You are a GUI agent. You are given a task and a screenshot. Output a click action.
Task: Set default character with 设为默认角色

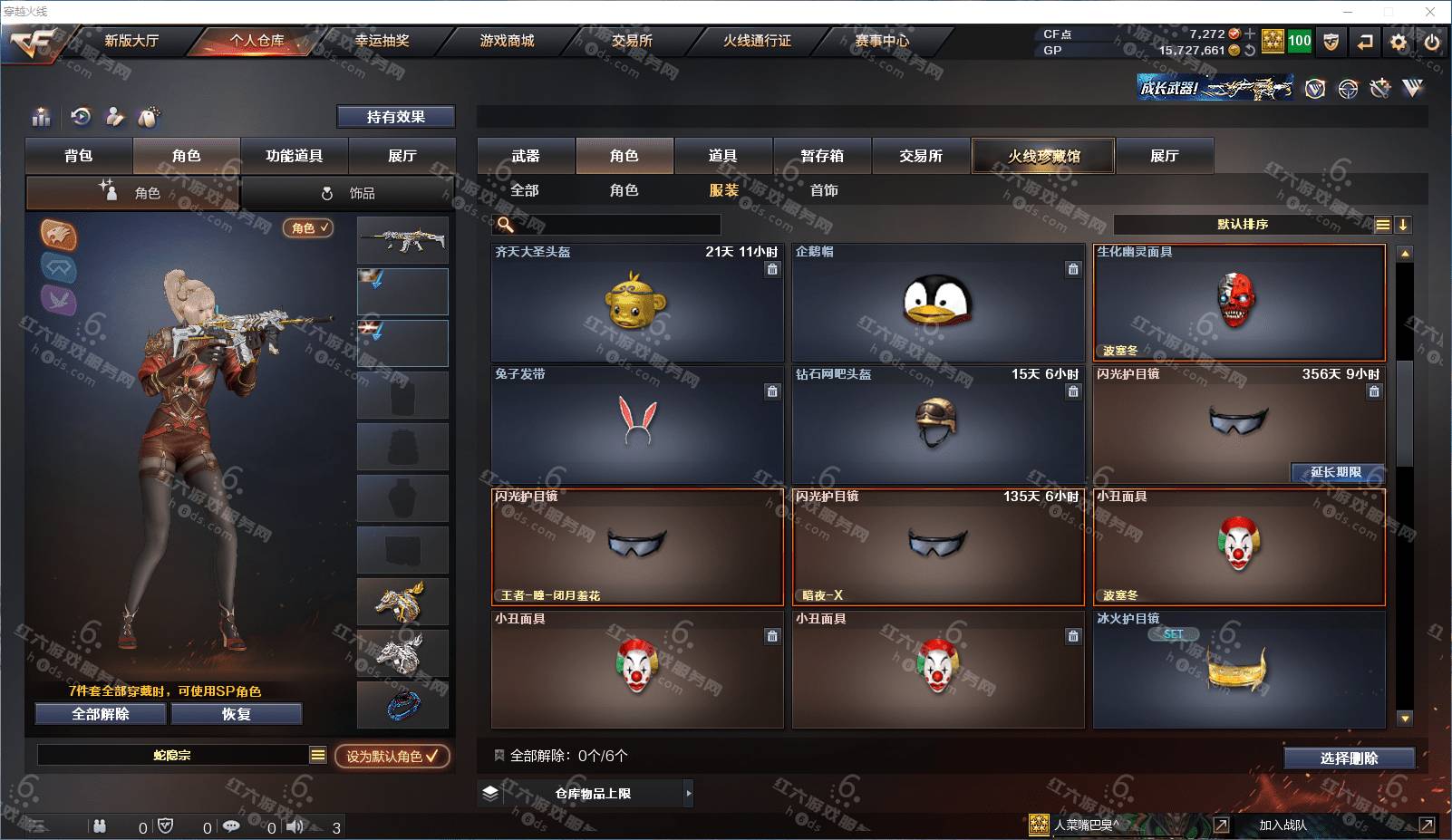coord(392,756)
